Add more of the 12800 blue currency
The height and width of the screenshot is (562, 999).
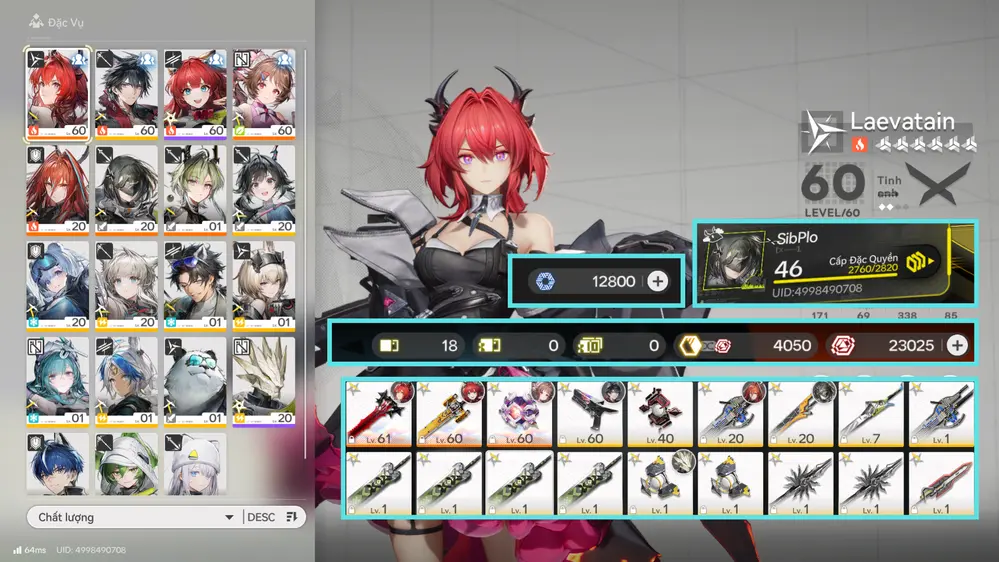(657, 281)
